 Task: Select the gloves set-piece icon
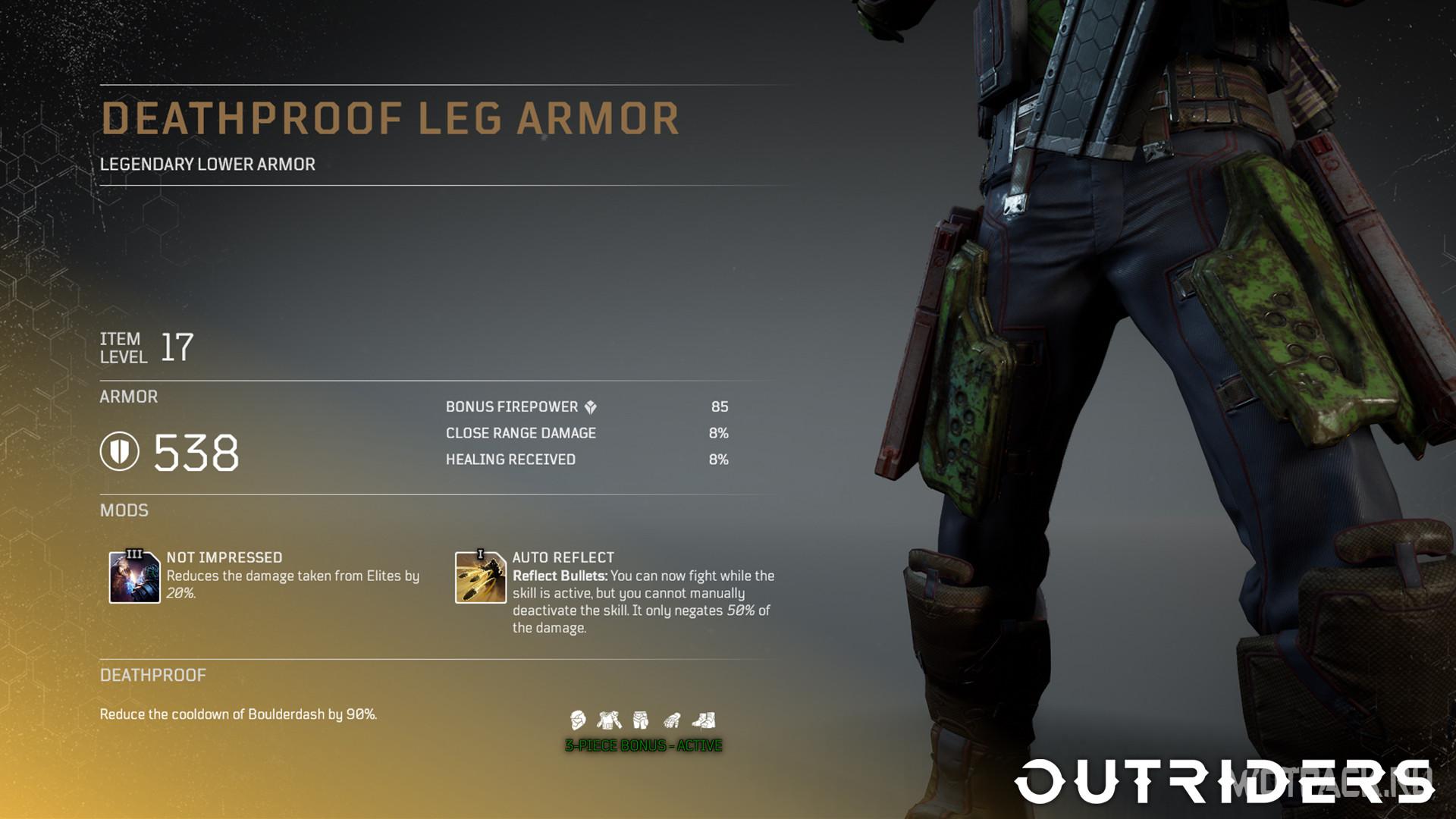pos(672,719)
